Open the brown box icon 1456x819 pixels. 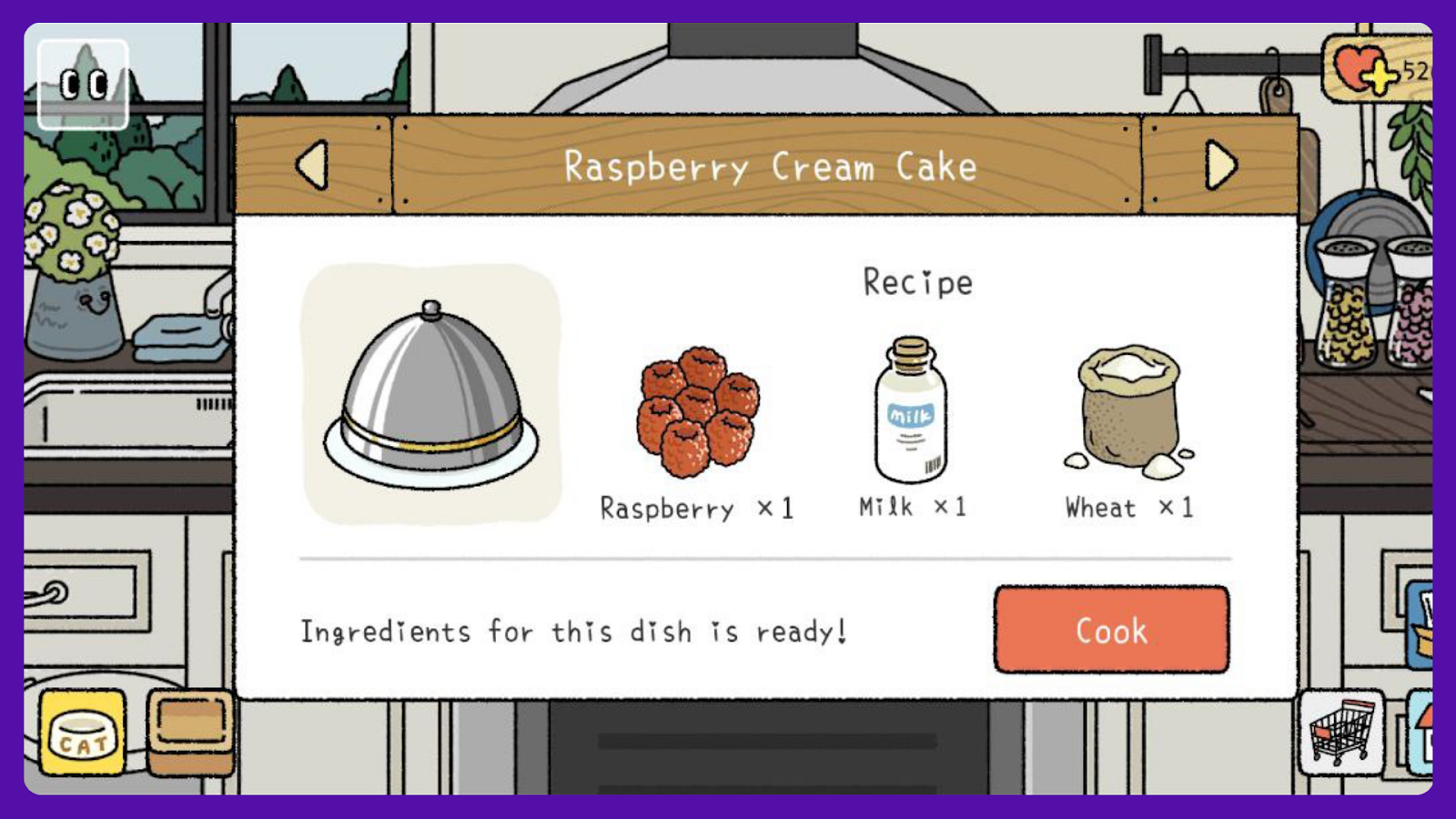tap(190, 731)
